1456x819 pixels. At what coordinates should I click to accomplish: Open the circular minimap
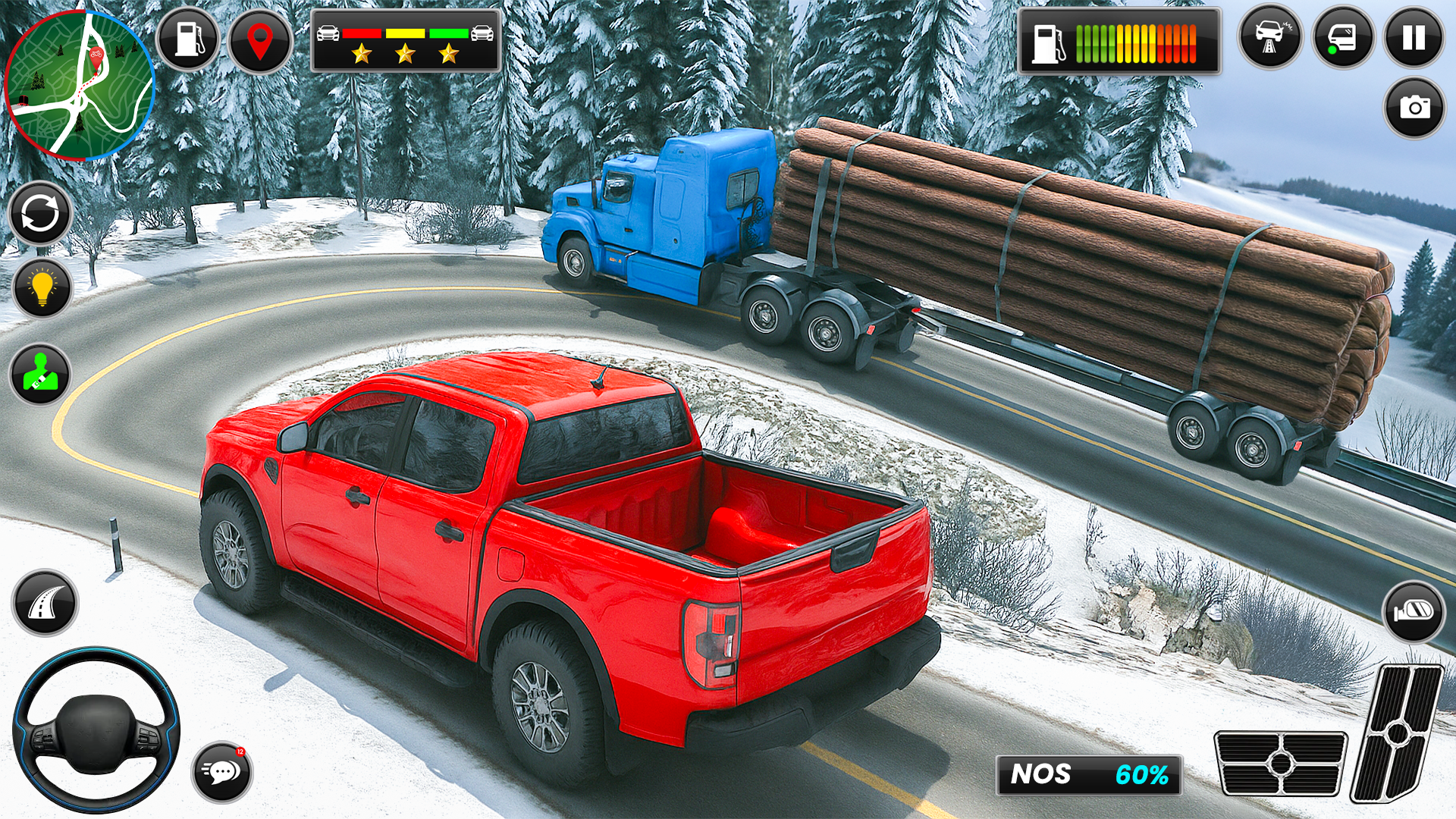click(x=79, y=85)
